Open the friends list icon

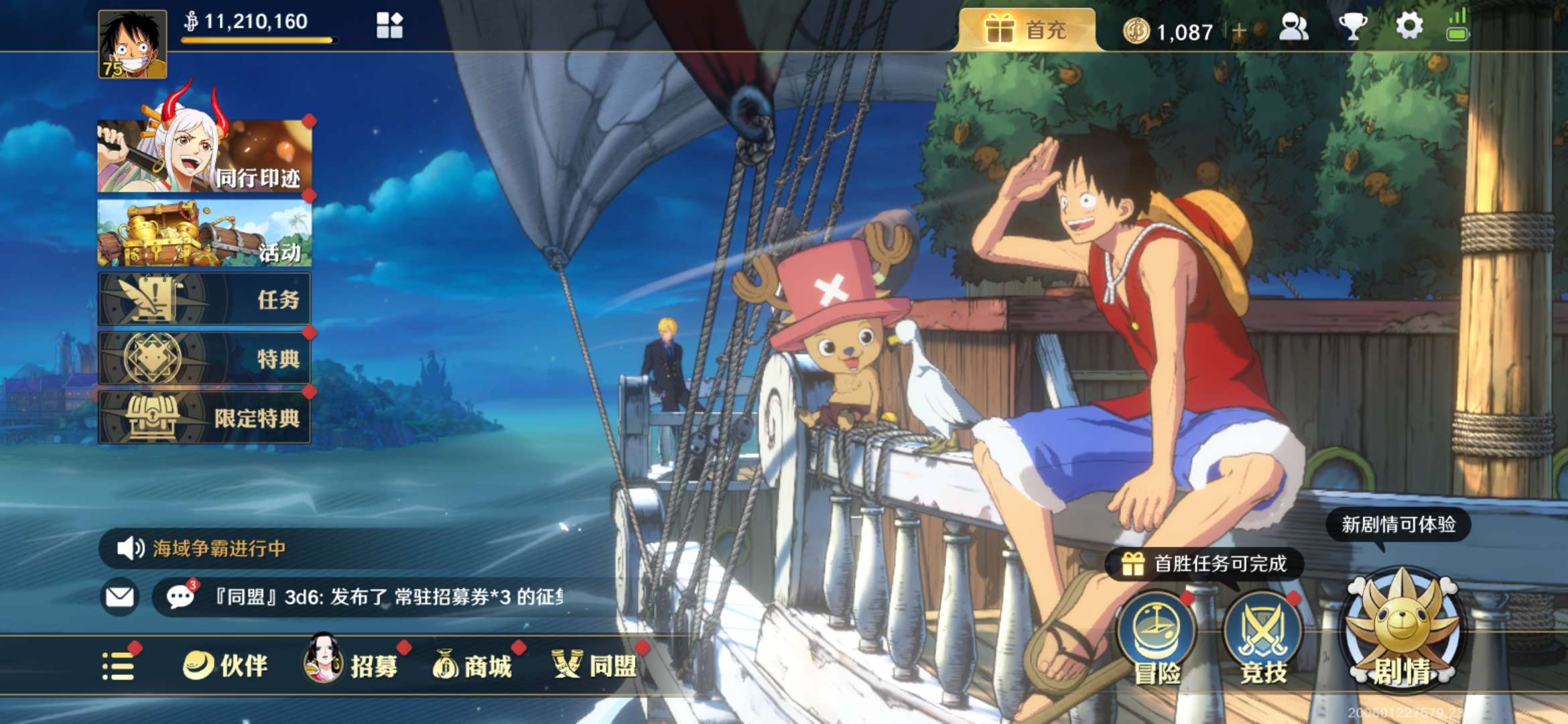pyautogui.click(x=1293, y=28)
